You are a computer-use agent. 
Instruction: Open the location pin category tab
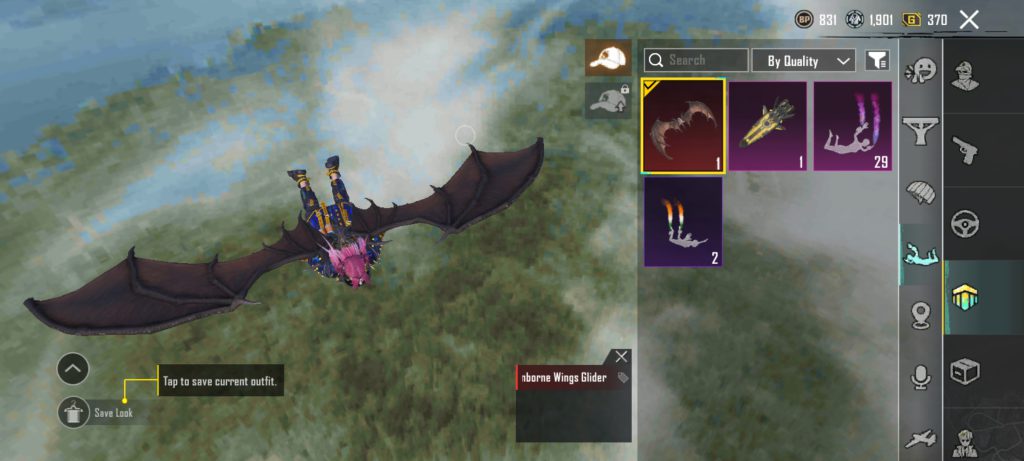click(920, 316)
